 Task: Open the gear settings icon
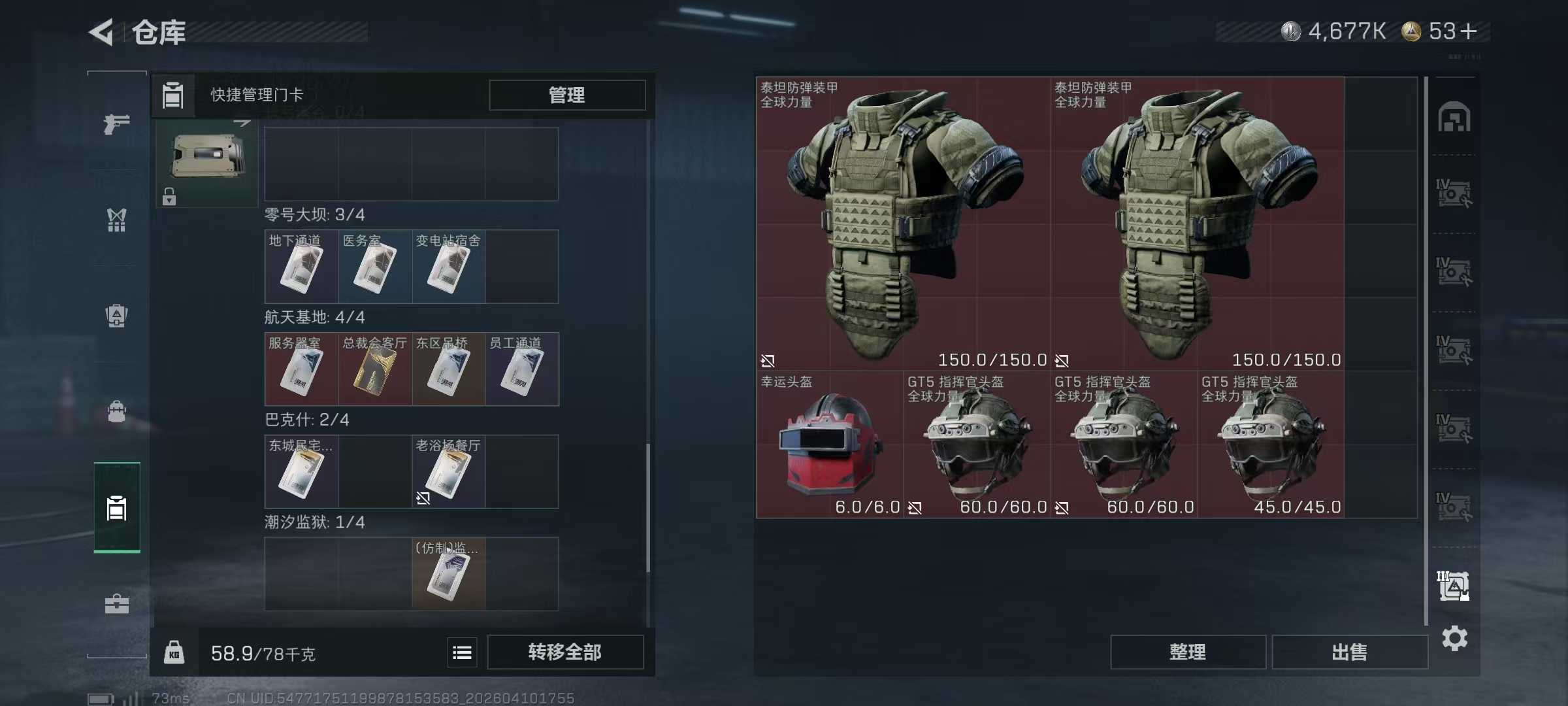[x=1454, y=638]
